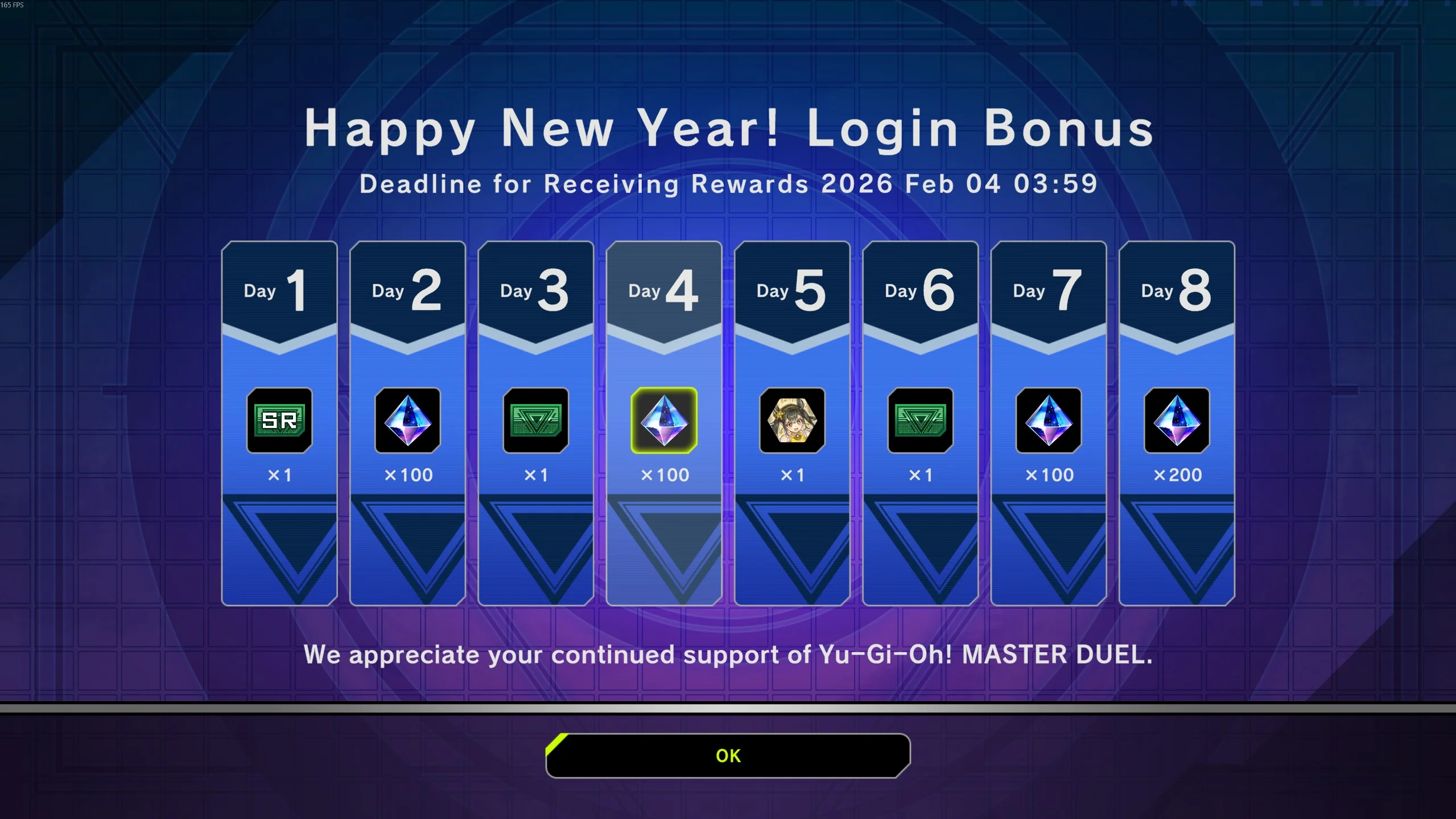Select the highlighted Day 4 gem reward
The width and height of the screenshot is (1456, 819).
click(664, 421)
